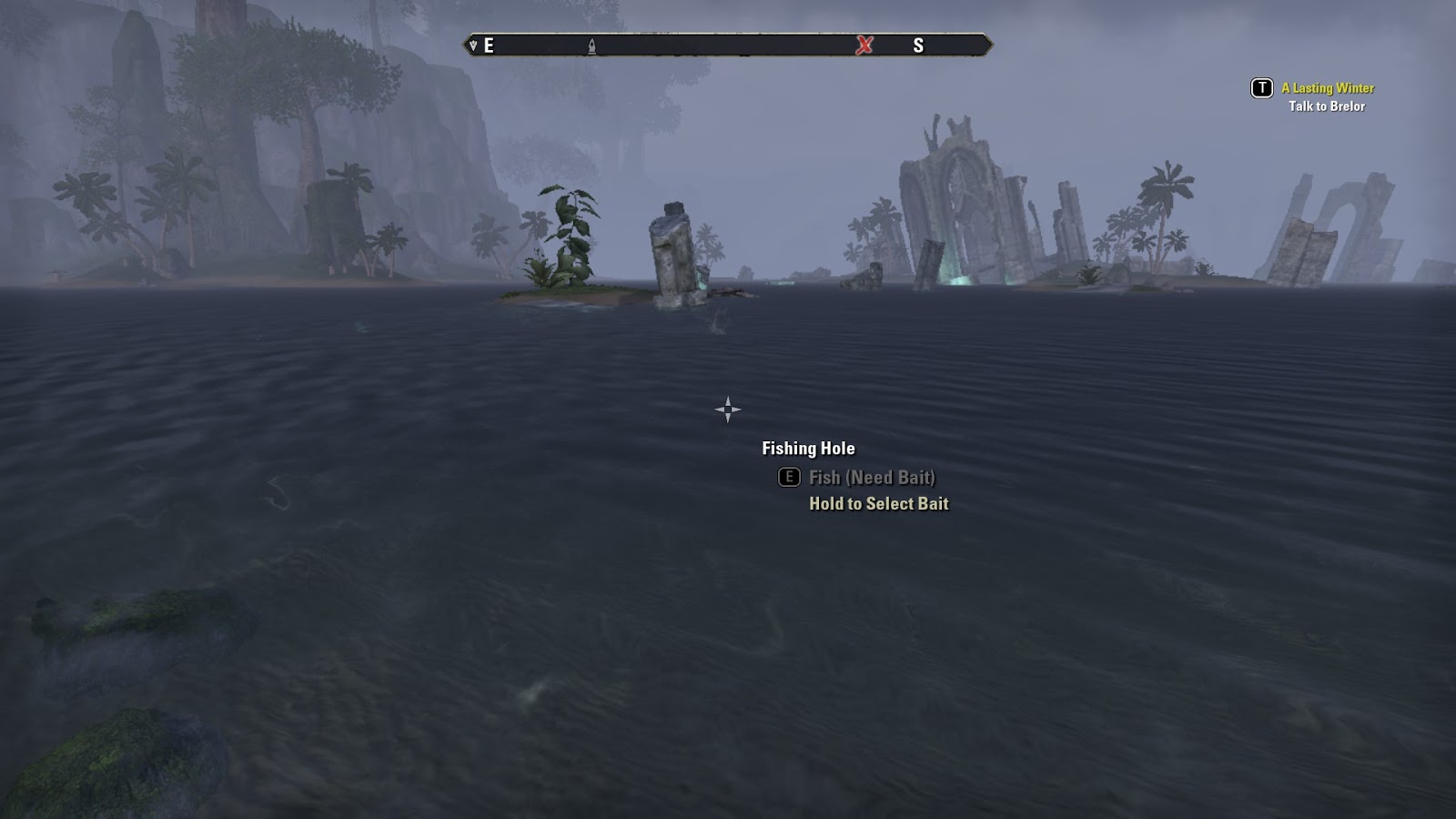
Task: Click the crosshair reticle in screen center
Action: point(728,409)
